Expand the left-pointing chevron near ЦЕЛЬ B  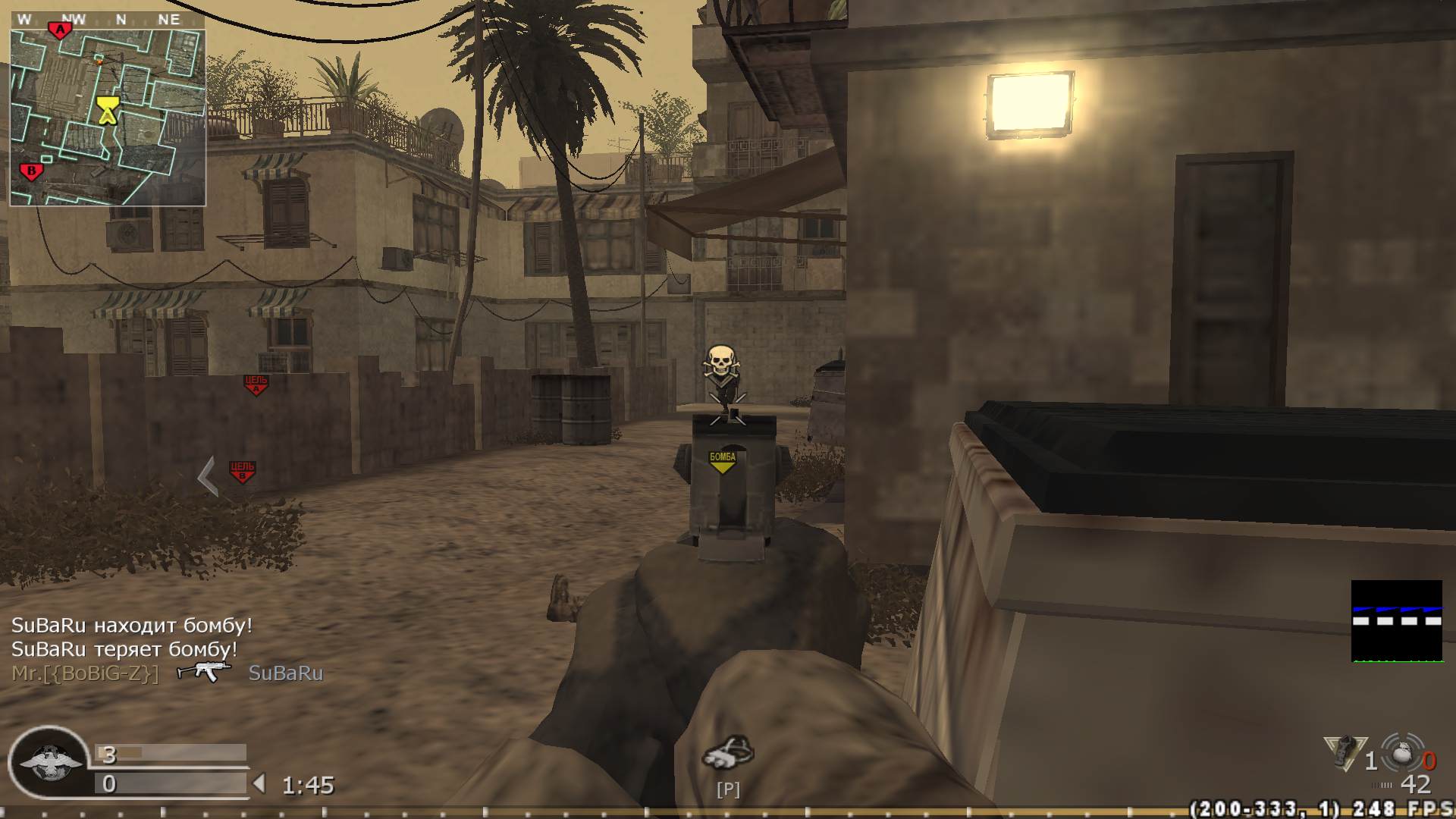pos(205,478)
